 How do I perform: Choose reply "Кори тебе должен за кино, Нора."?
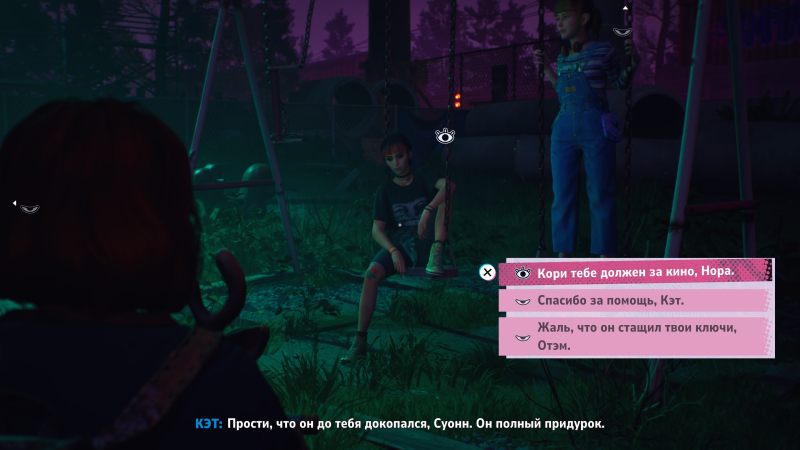coord(635,271)
